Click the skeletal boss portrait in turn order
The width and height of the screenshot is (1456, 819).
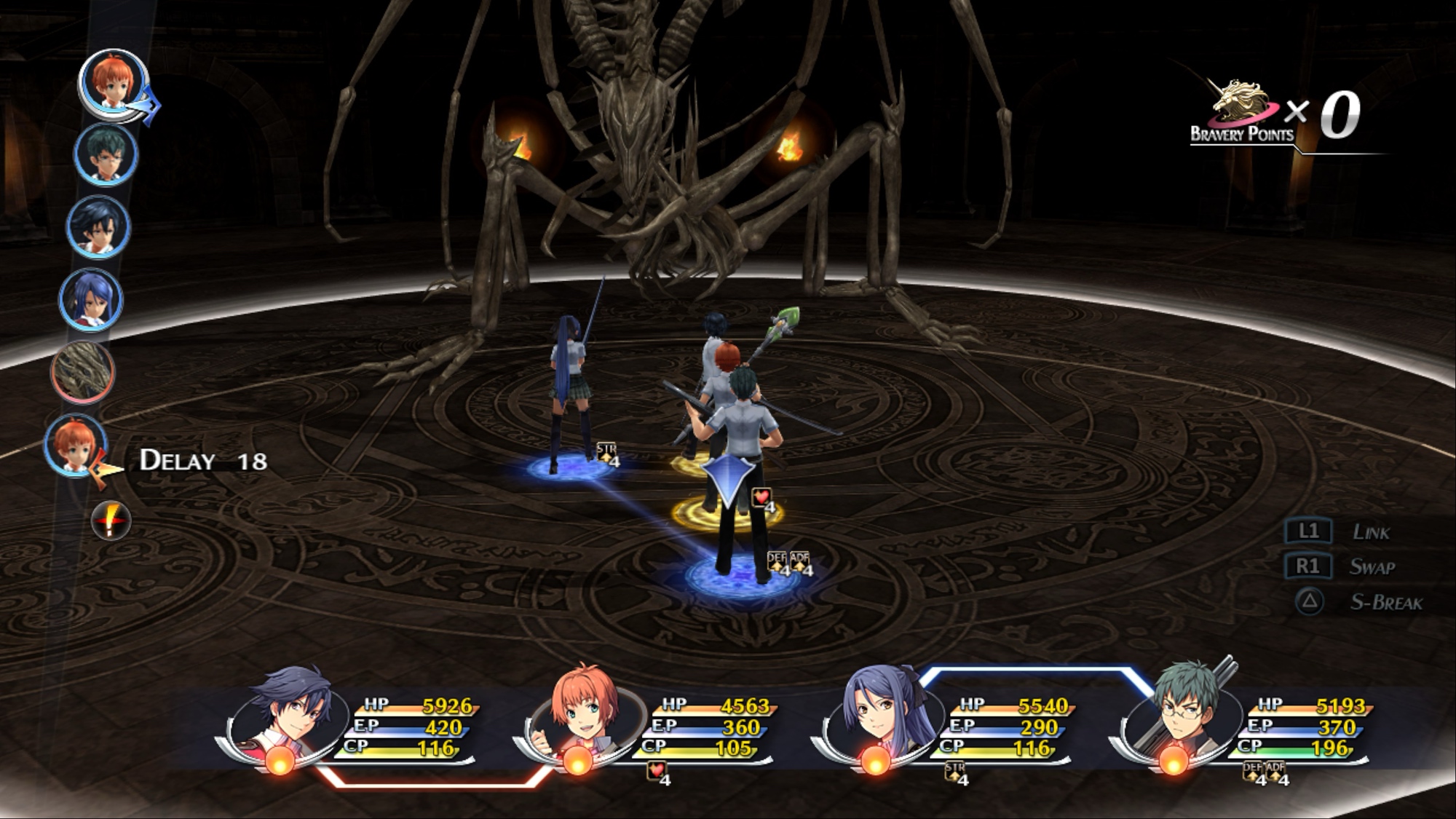coord(83,372)
